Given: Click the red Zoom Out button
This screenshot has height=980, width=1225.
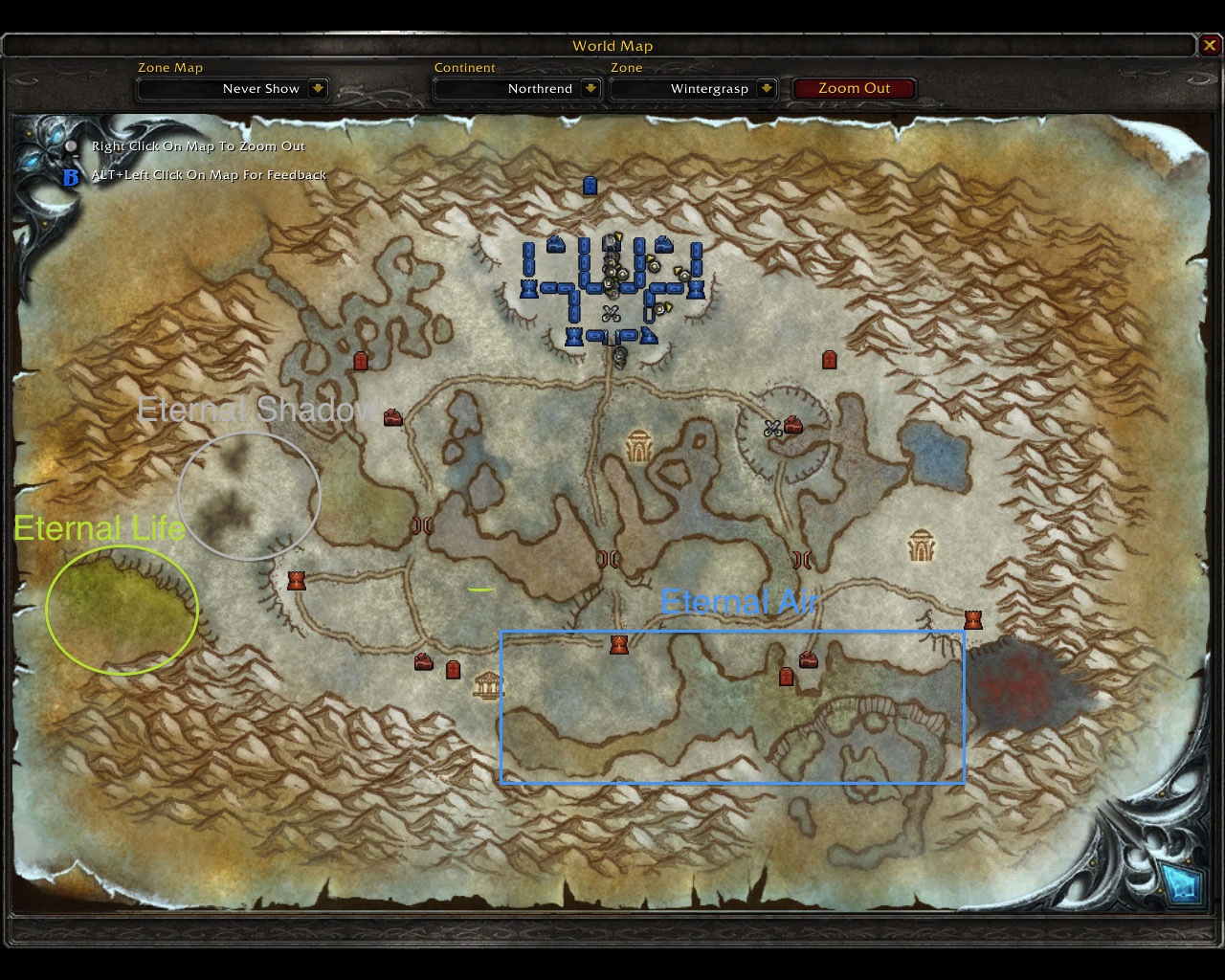Looking at the screenshot, I should click(855, 87).
